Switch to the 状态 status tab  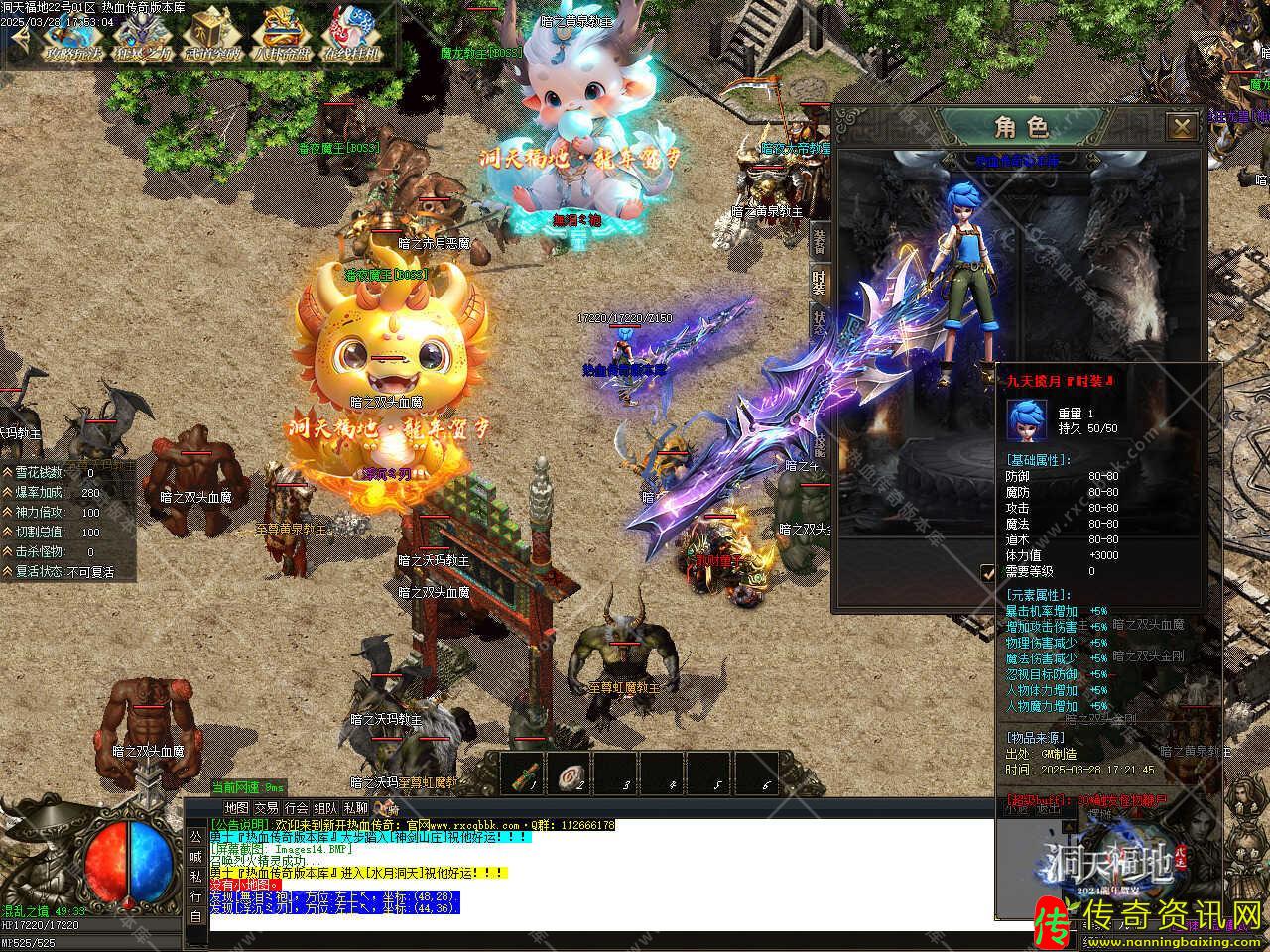tap(819, 323)
